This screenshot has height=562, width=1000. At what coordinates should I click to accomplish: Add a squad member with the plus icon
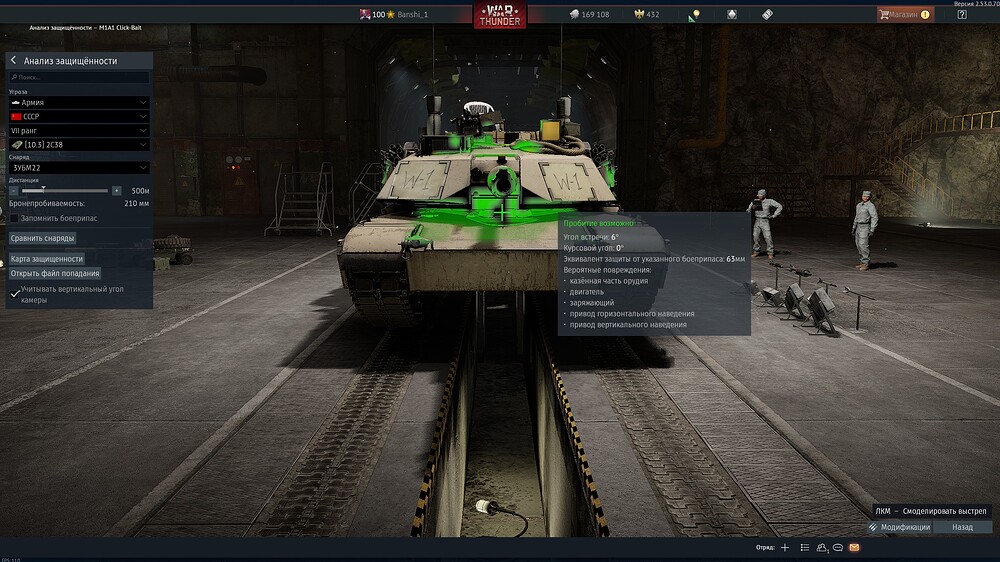785,548
